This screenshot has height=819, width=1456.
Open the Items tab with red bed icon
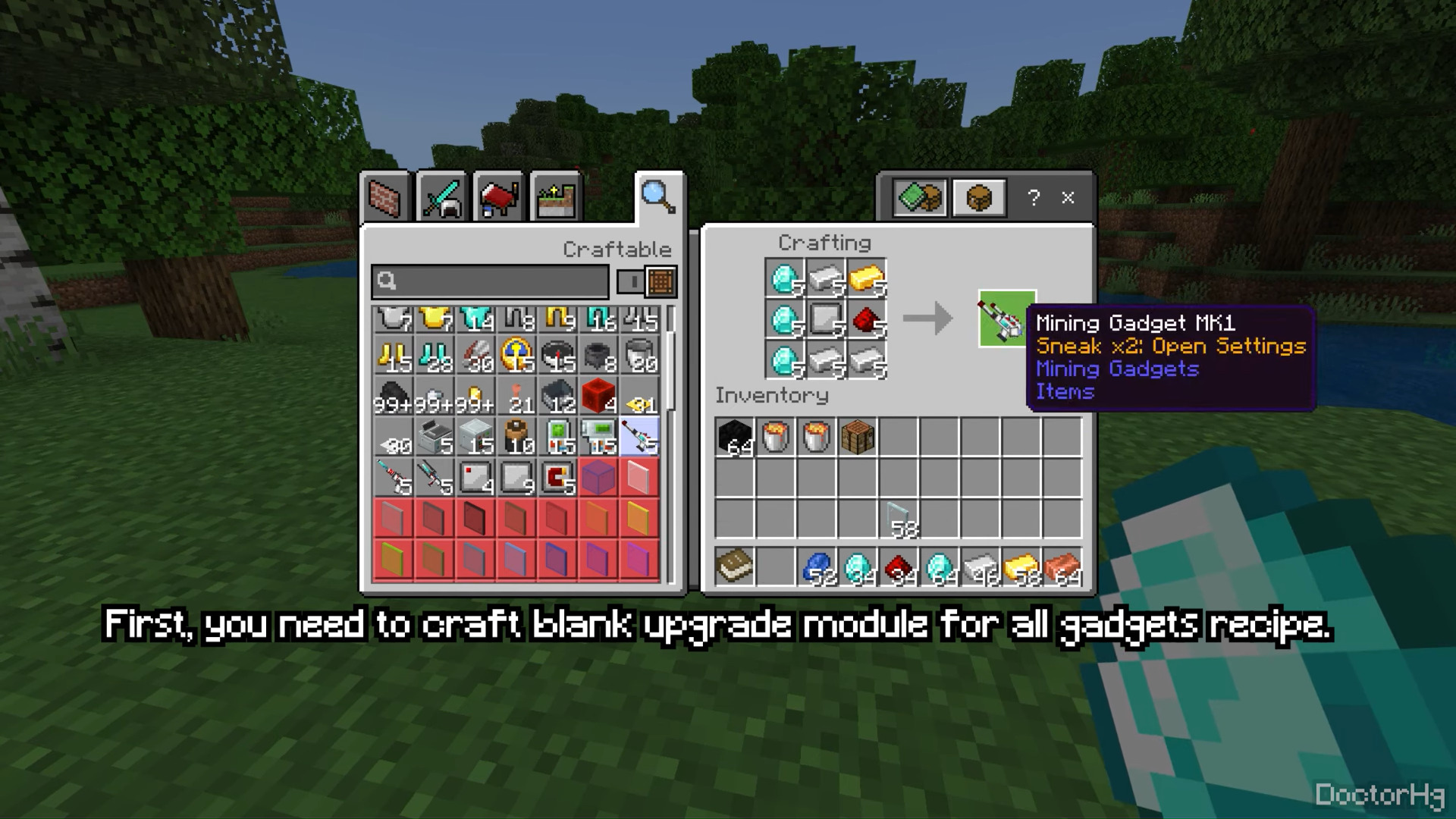click(499, 197)
